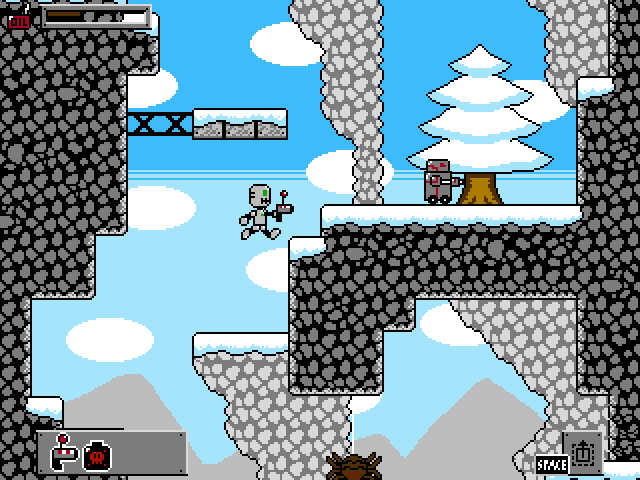Viewport: 640px width, 480px height.
Task: Activate the upload action icon panel
Action: tap(583, 452)
